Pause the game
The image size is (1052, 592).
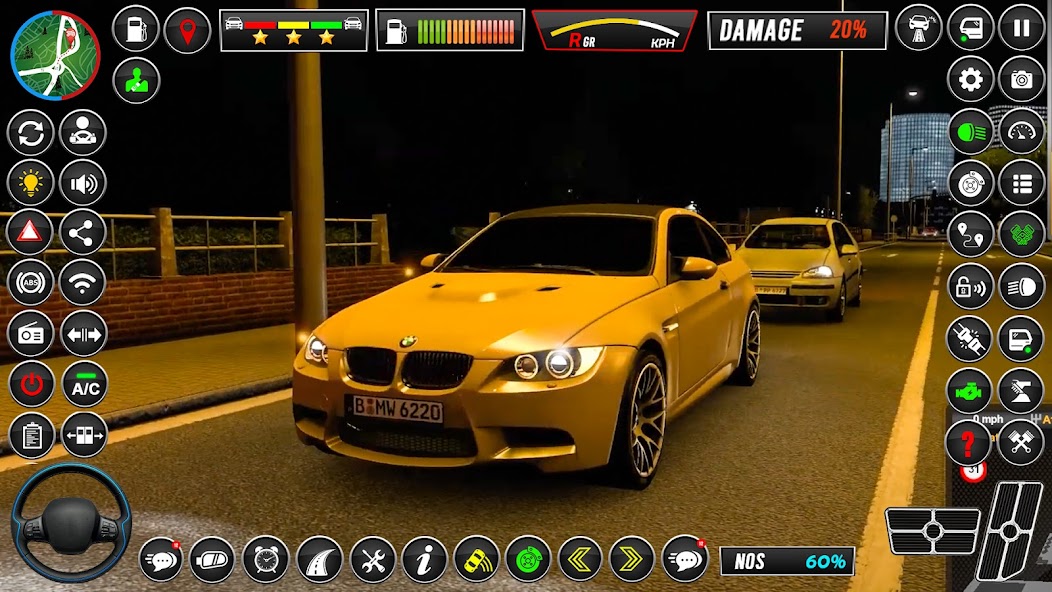1021,28
